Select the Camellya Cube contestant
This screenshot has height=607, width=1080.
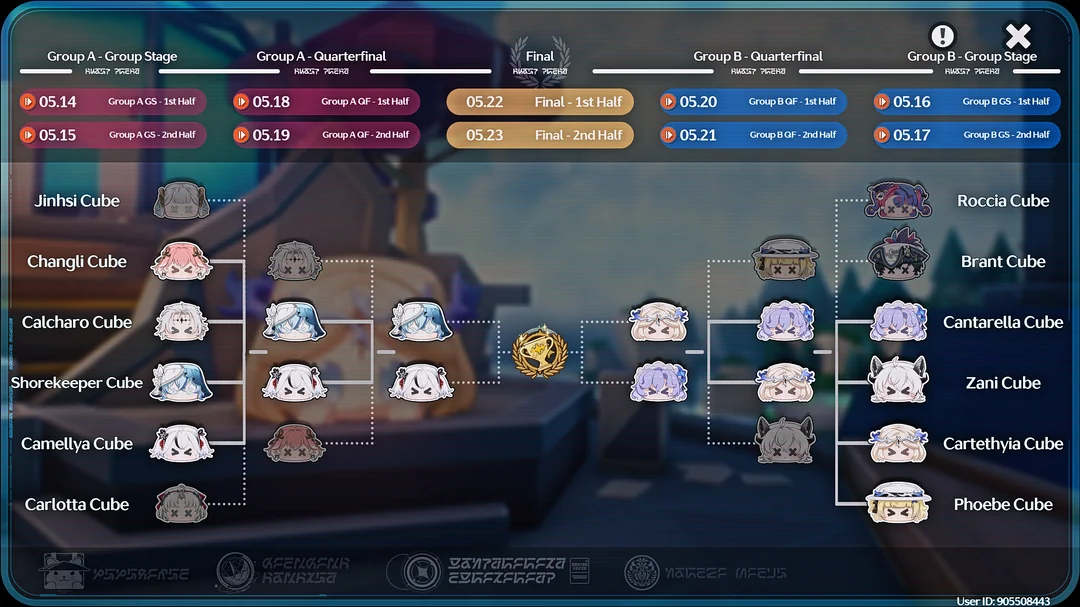click(x=181, y=444)
